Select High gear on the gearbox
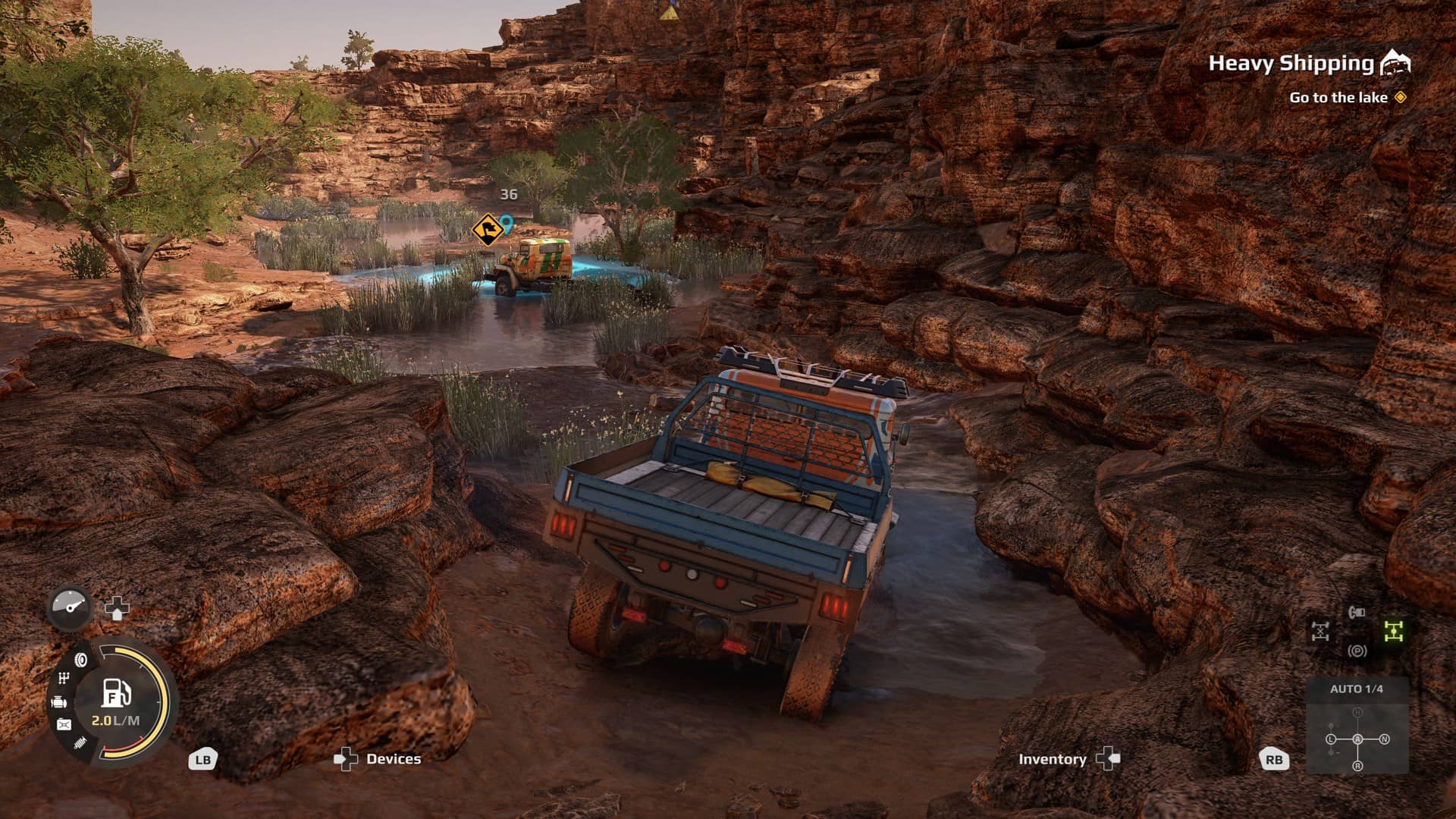1456x819 pixels. click(1357, 713)
